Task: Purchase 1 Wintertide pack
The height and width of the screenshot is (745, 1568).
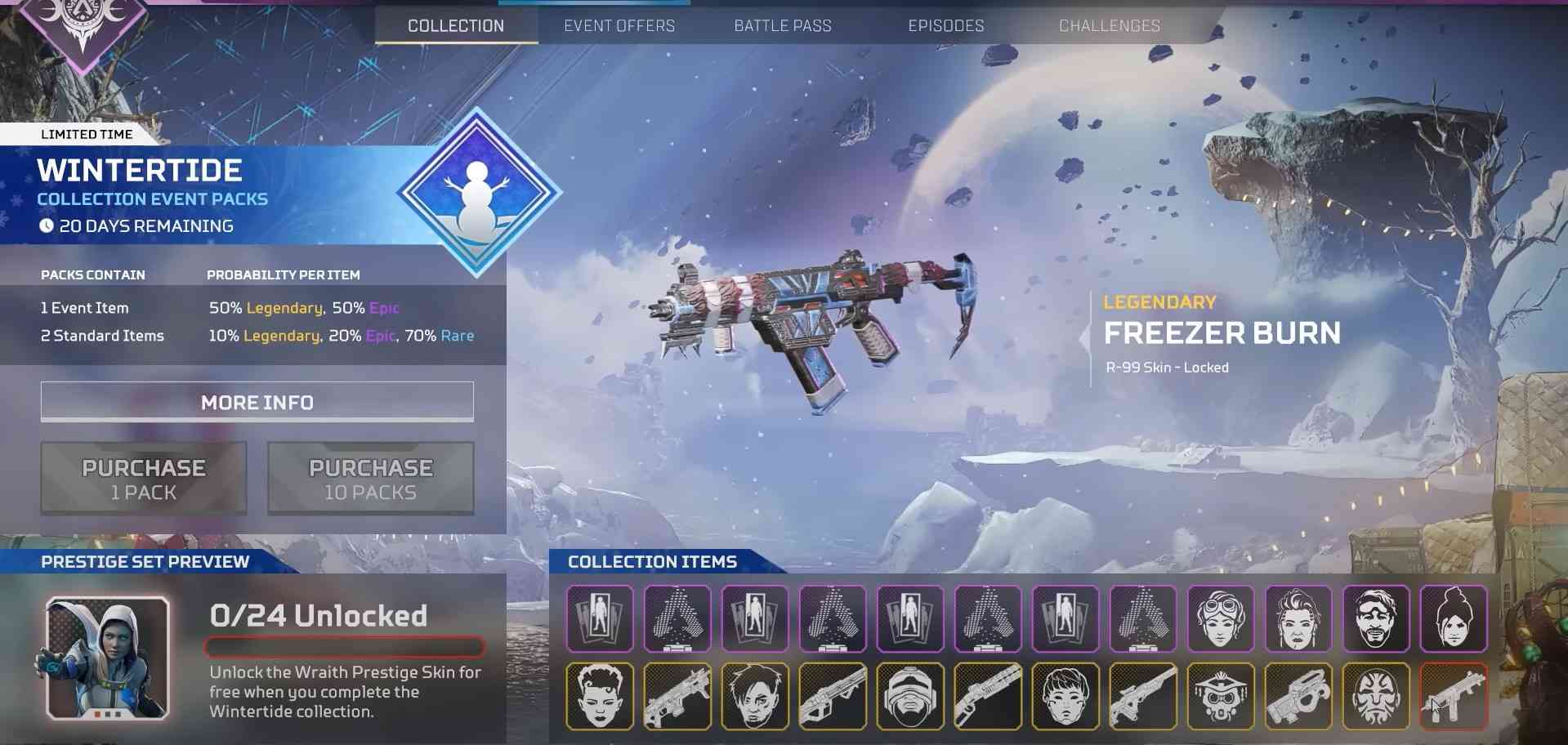Action: pyautogui.click(x=144, y=479)
